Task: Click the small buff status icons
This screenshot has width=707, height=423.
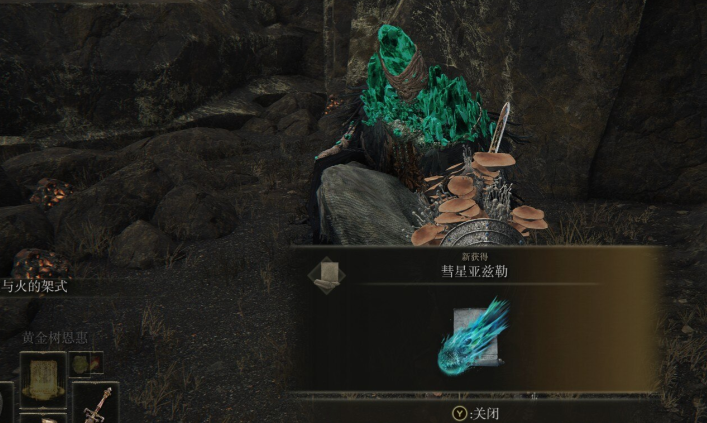Action: [86, 363]
